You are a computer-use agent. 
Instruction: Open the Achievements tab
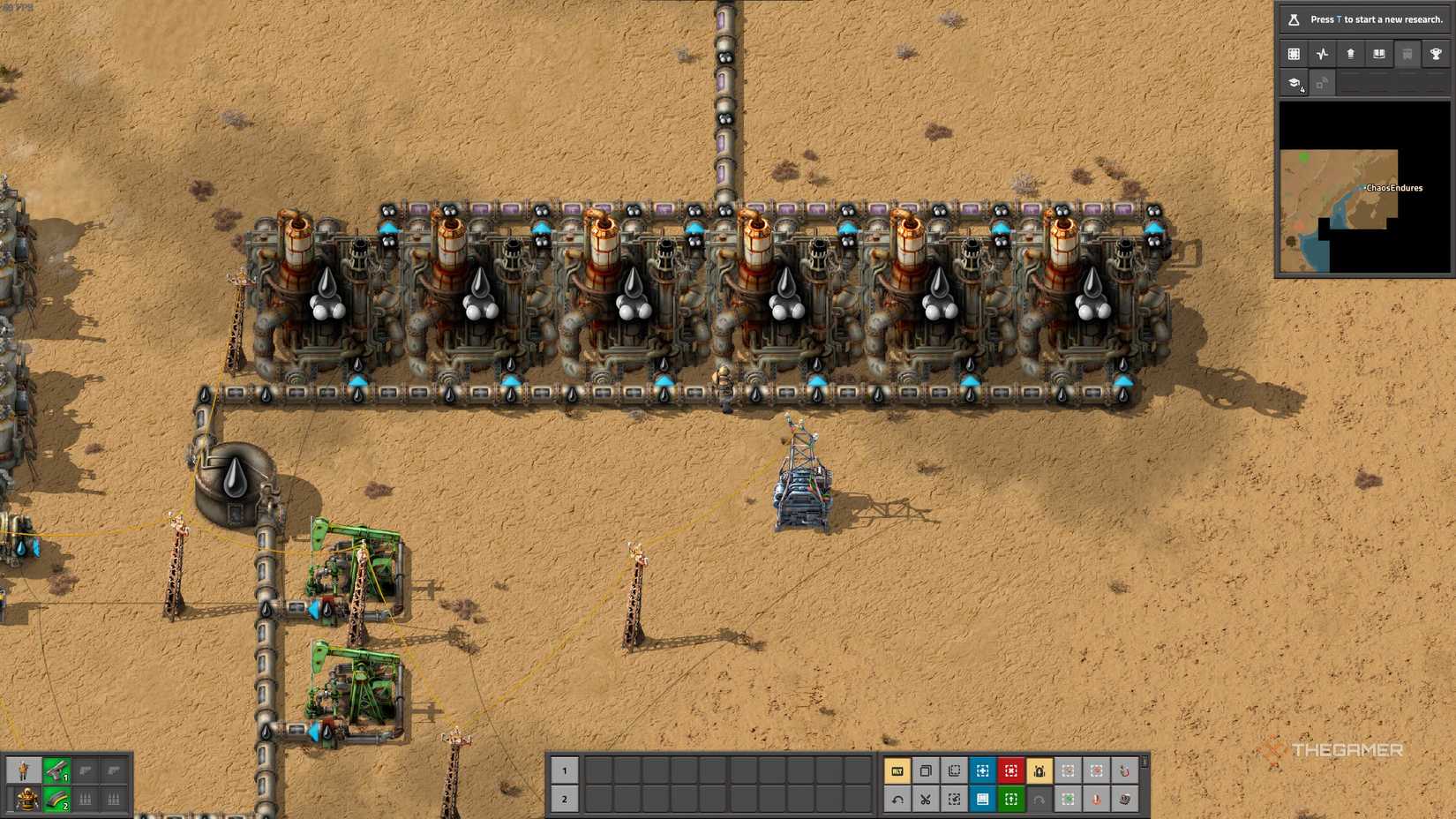(1437, 54)
